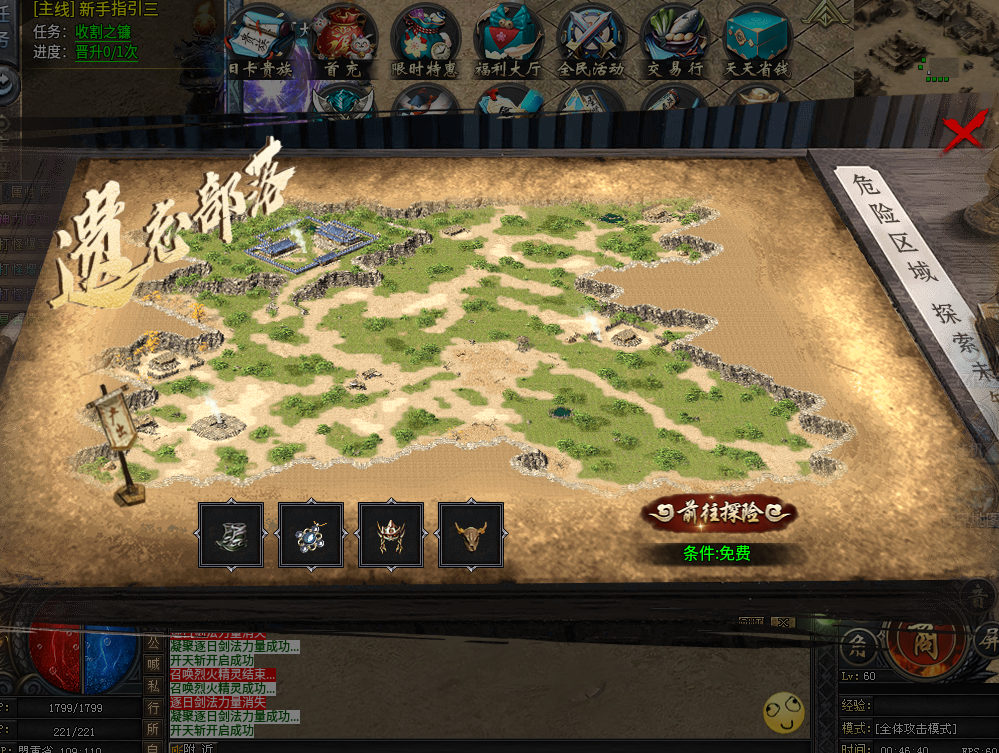Image resolution: width=999 pixels, height=753 pixels.
Task: Open the 全民活动 events icon
Action: click(590, 40)
